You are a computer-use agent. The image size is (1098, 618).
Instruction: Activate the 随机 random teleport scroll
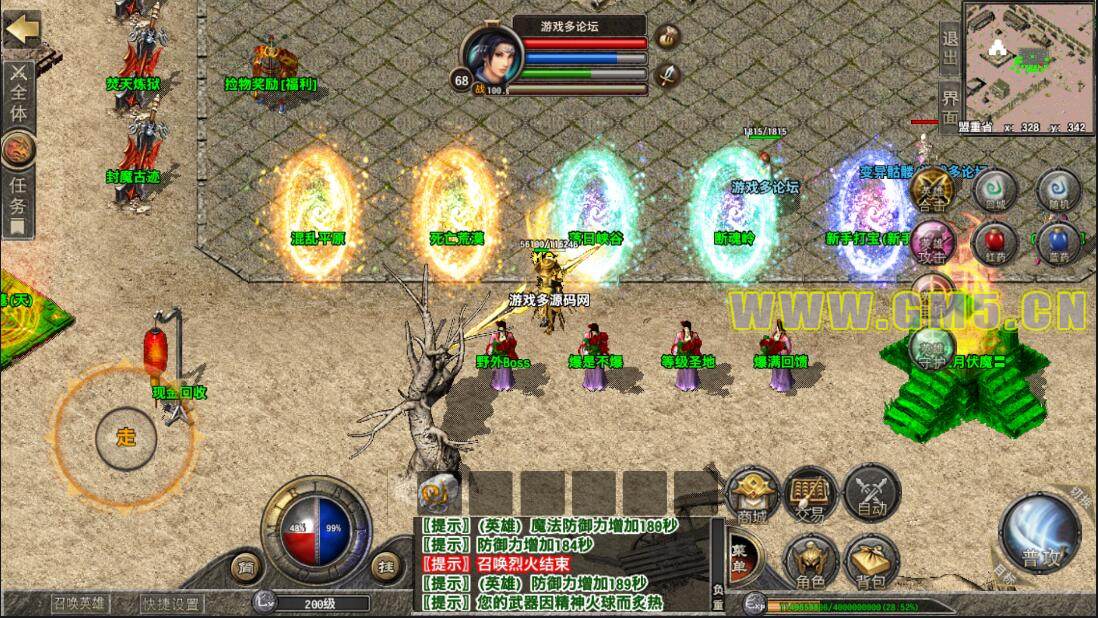click(1059, 187)
